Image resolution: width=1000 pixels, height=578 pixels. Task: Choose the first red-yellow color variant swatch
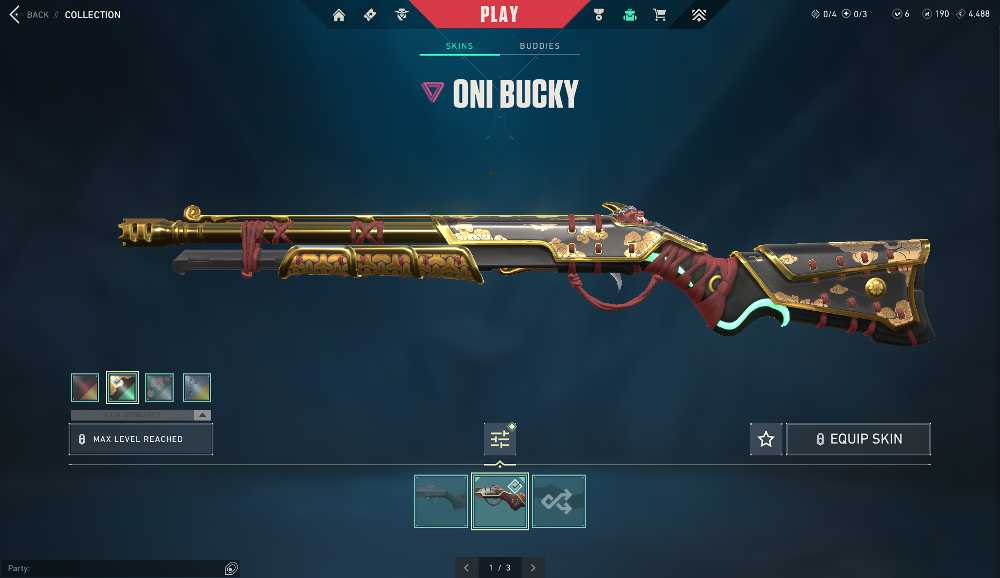pos(85,387)
